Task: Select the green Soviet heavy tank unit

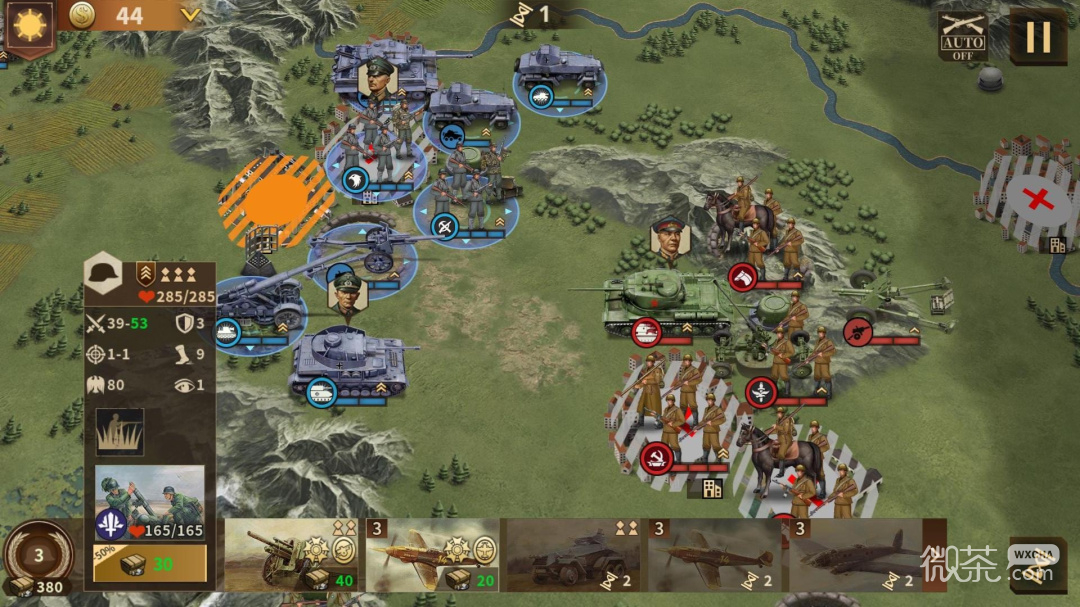Action: [x=660, y=302]
